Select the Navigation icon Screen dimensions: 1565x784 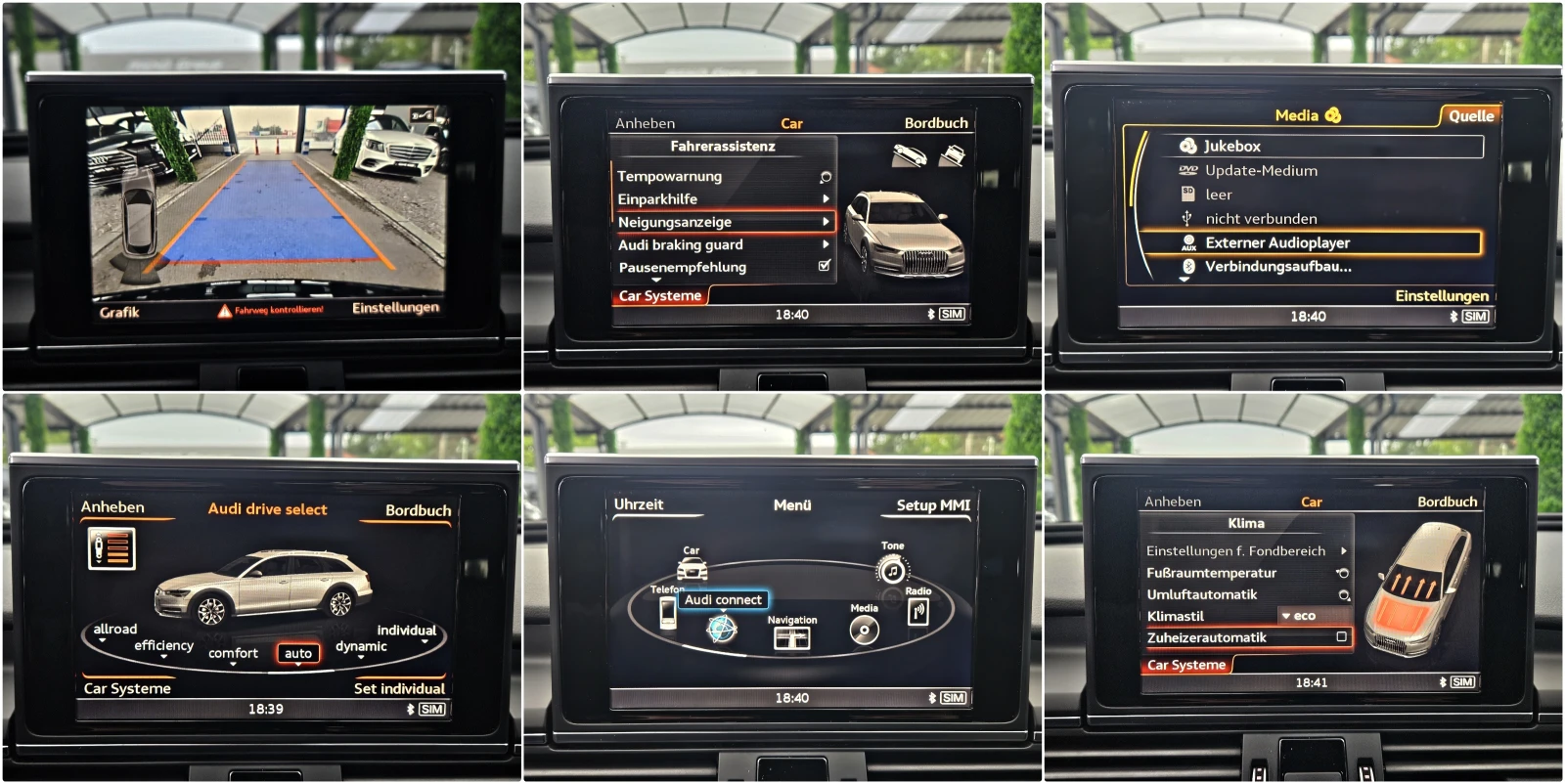(x=791, y=637)
